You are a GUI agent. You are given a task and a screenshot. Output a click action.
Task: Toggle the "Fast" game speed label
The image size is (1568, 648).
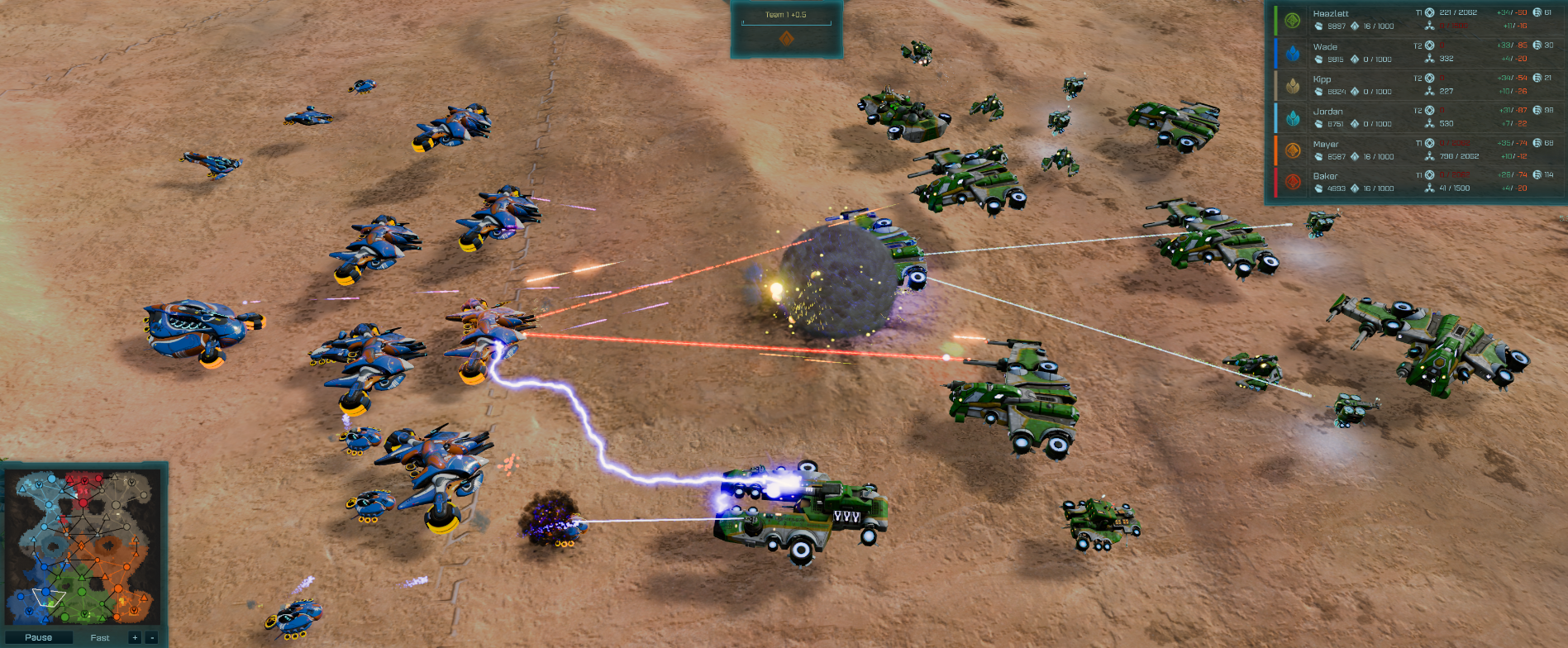tap(99, 637)
